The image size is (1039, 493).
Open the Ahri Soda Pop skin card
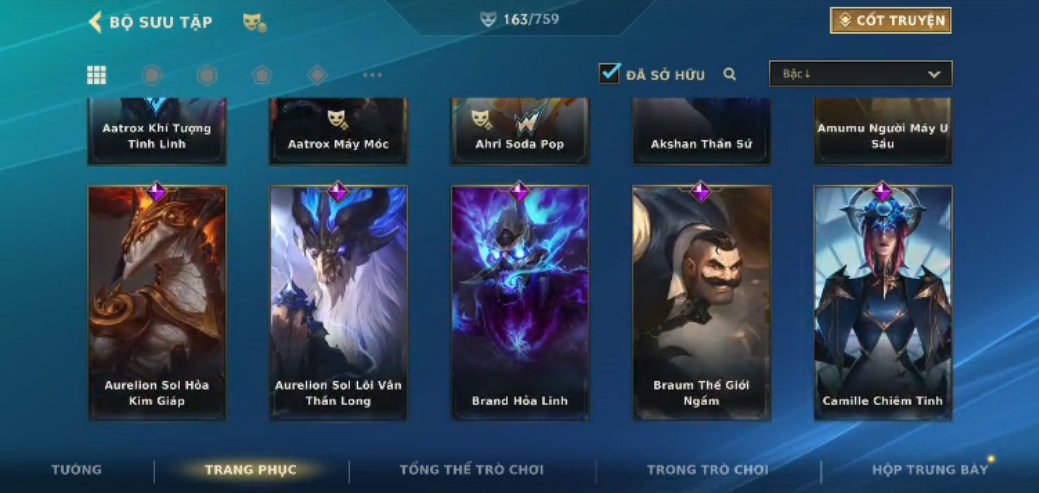coord(520,132)
